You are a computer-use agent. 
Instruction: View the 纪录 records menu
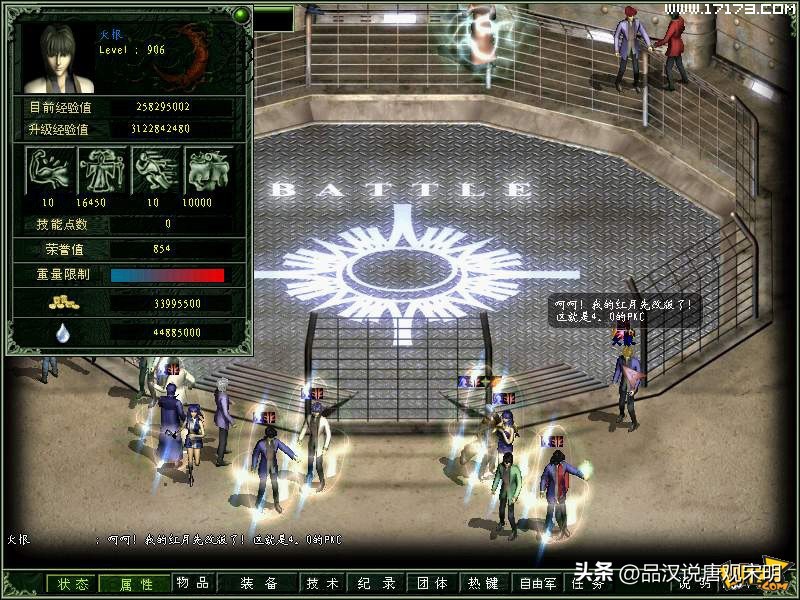(x=378, y=584)
